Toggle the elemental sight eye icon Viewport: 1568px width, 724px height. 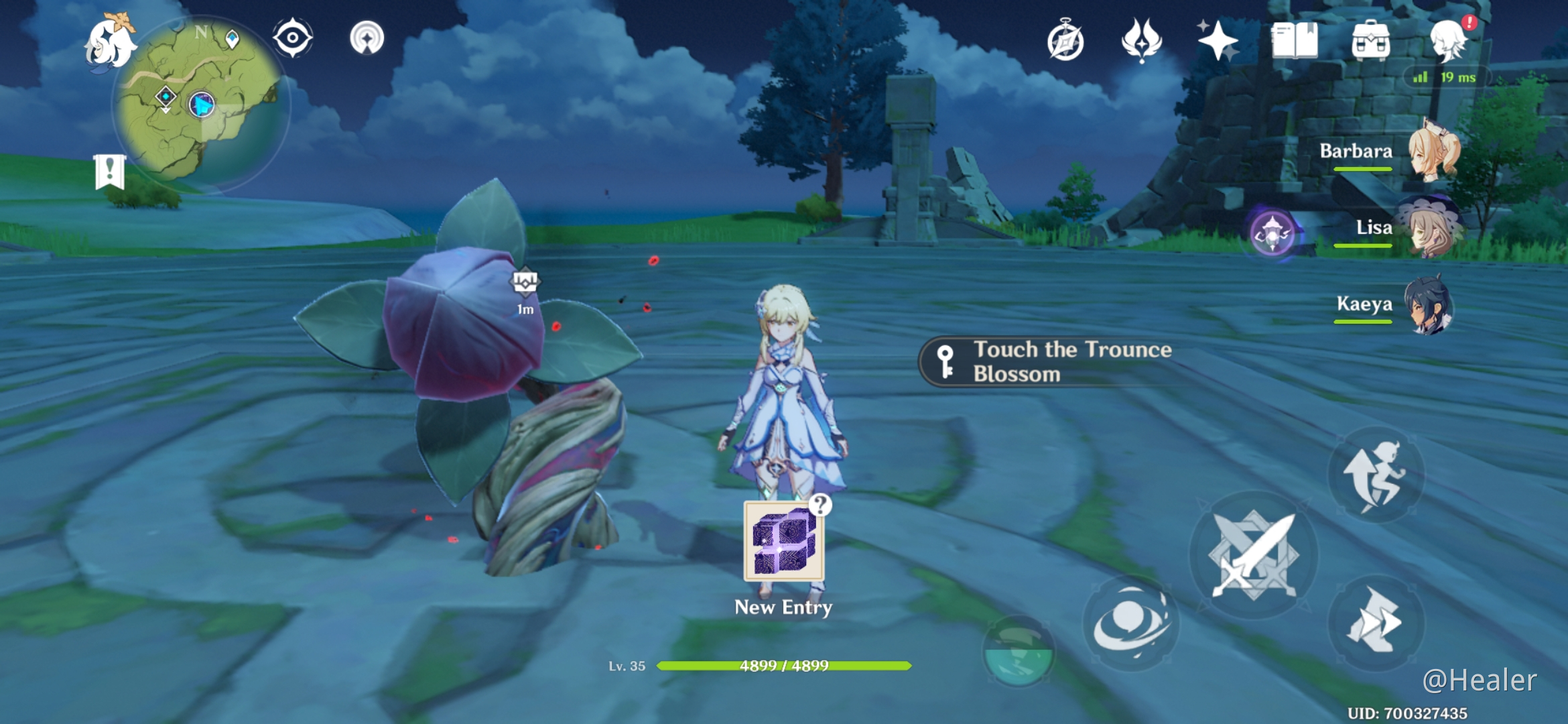293,38
